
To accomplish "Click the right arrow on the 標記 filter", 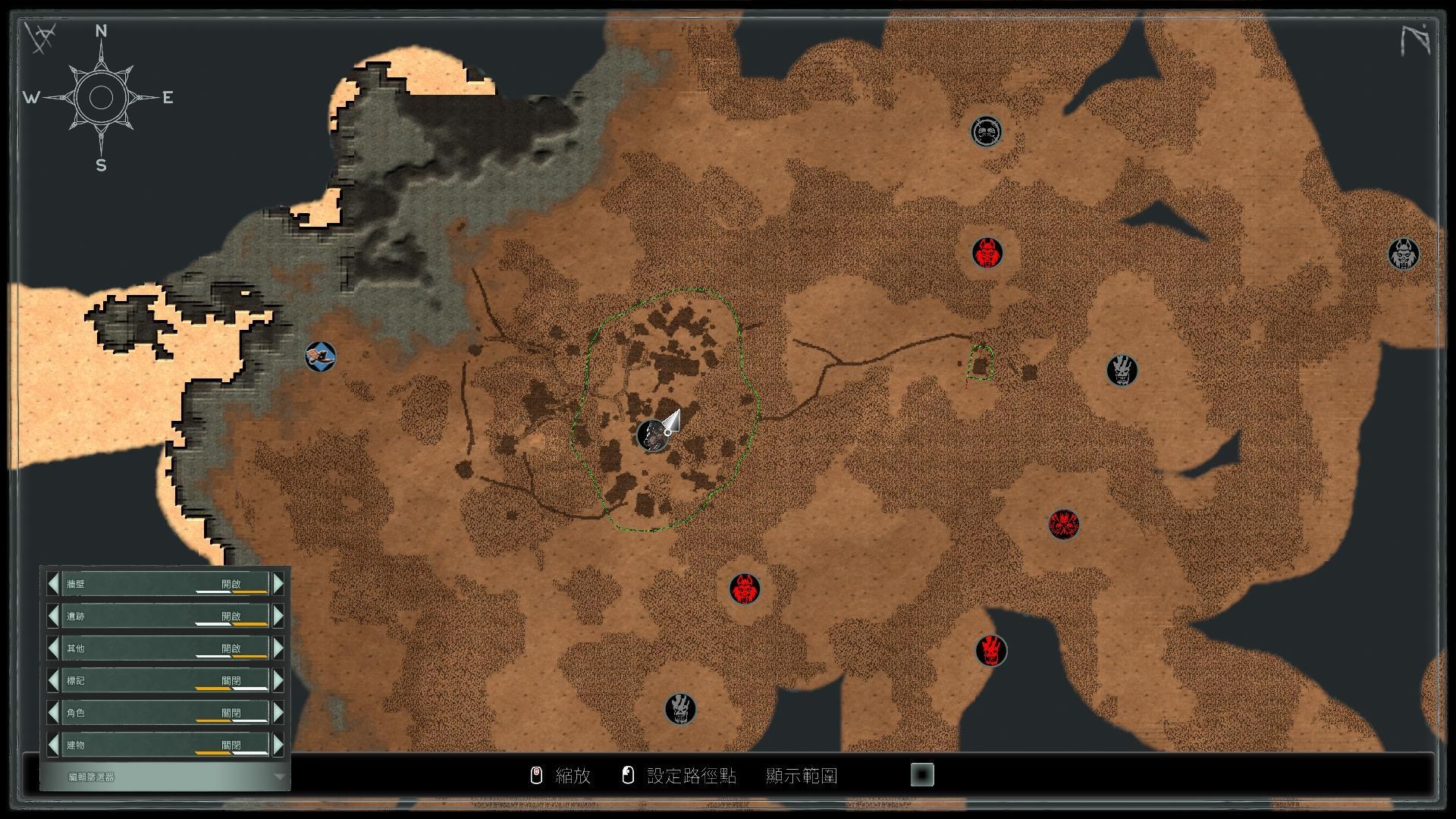I will (278, 680).
